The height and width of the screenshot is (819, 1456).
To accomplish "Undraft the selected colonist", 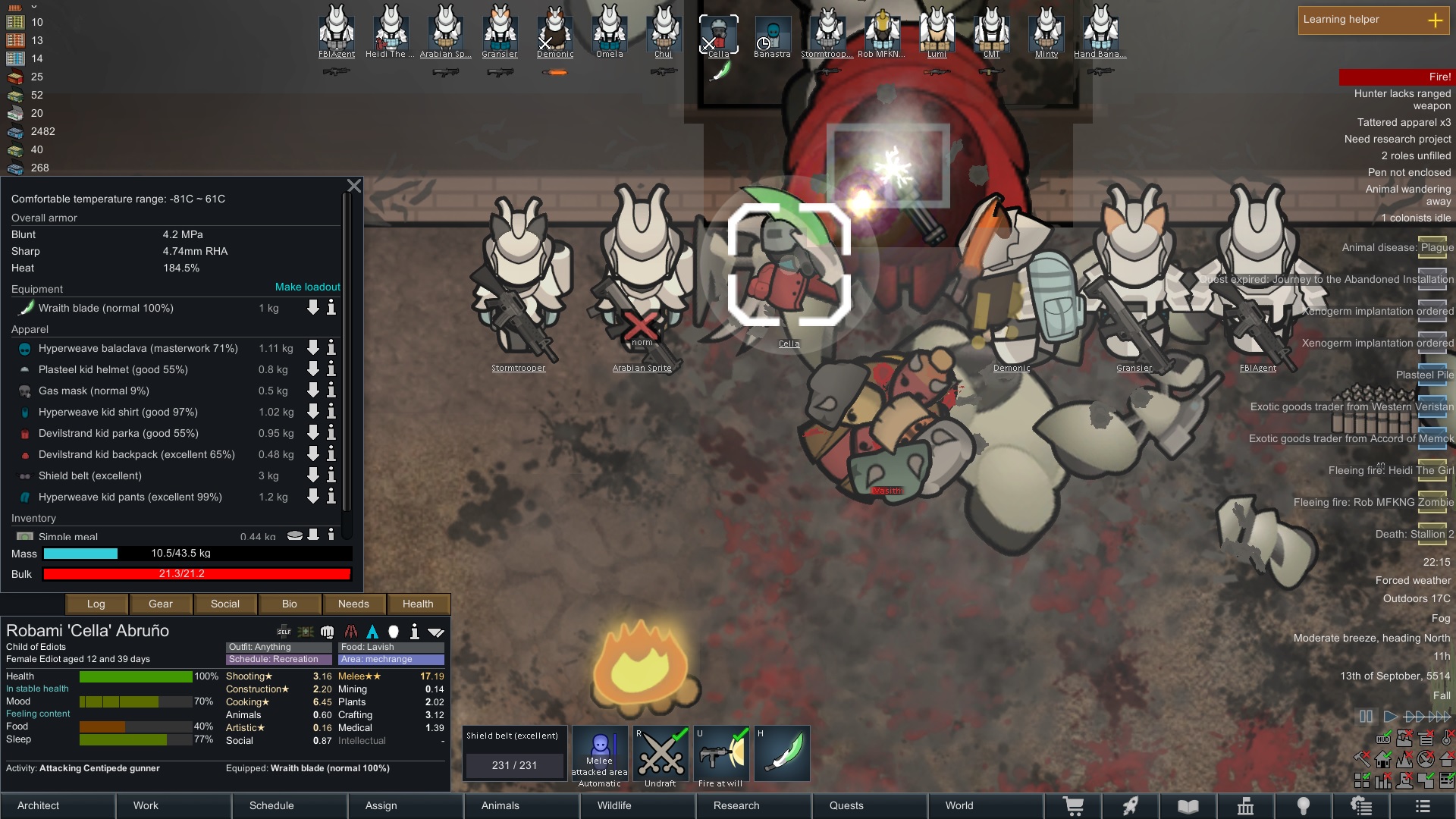I will (661, 755).
